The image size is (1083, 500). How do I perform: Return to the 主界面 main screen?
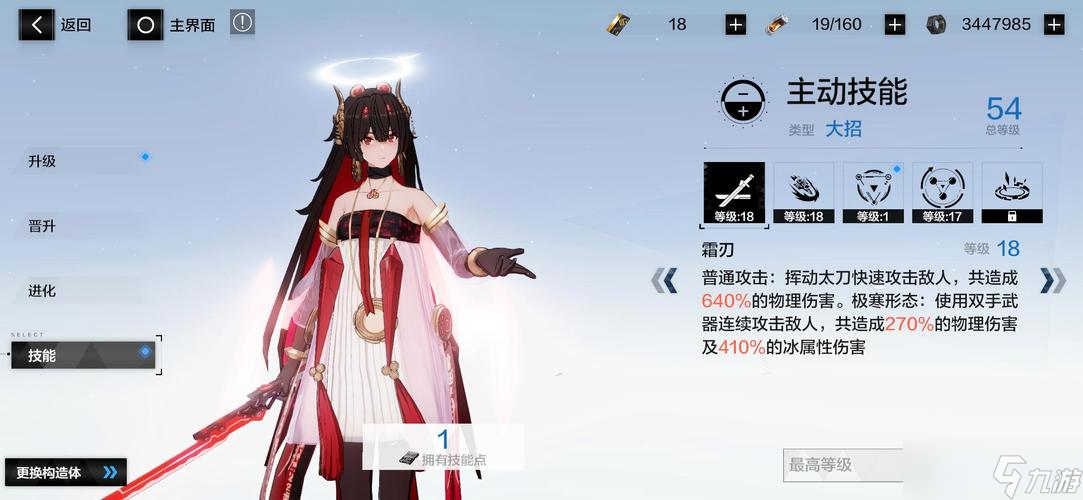(x=173, y=25)
